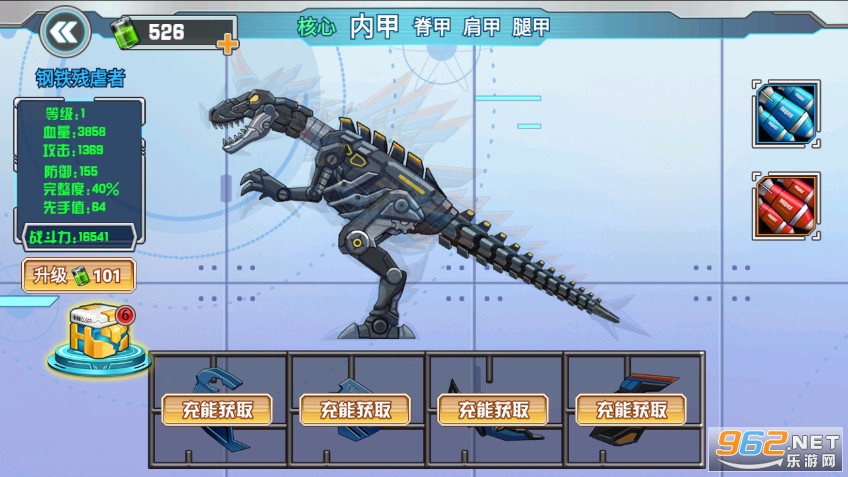The height and width of the screenshot is (477, 848).
Task: Go back with the double-arrow button
Action: click(x=65, y=32)
